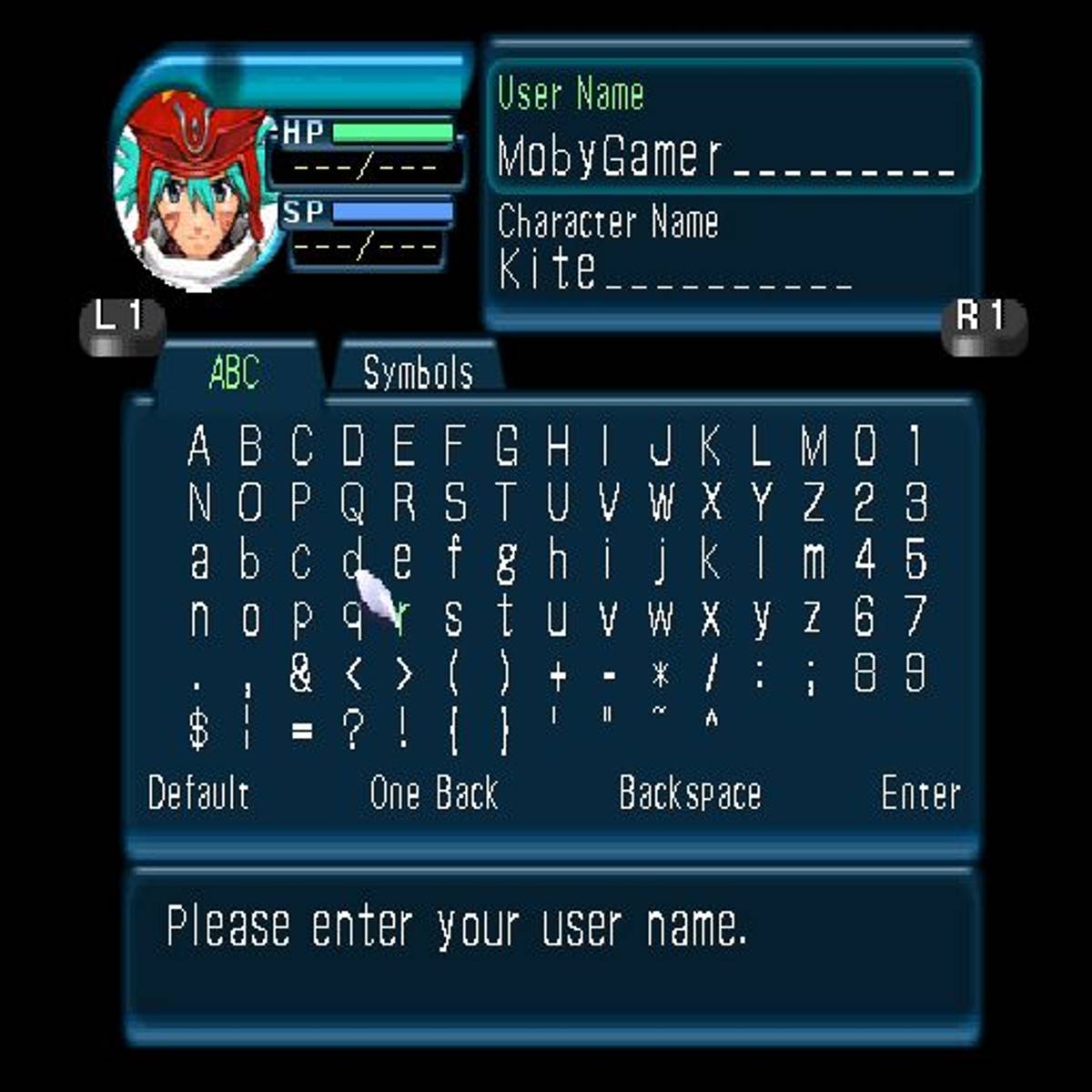Switch to the Symbols tab
This screenshot has height=1092, width=1092.
pos(418,371)
